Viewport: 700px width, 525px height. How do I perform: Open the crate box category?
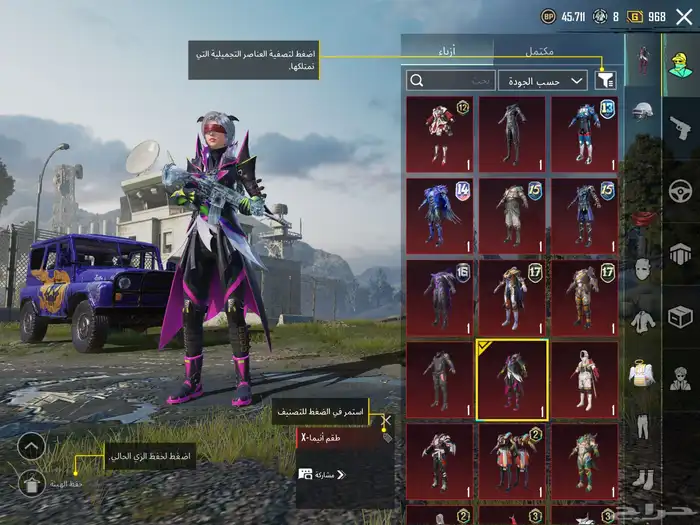[681, 317]
